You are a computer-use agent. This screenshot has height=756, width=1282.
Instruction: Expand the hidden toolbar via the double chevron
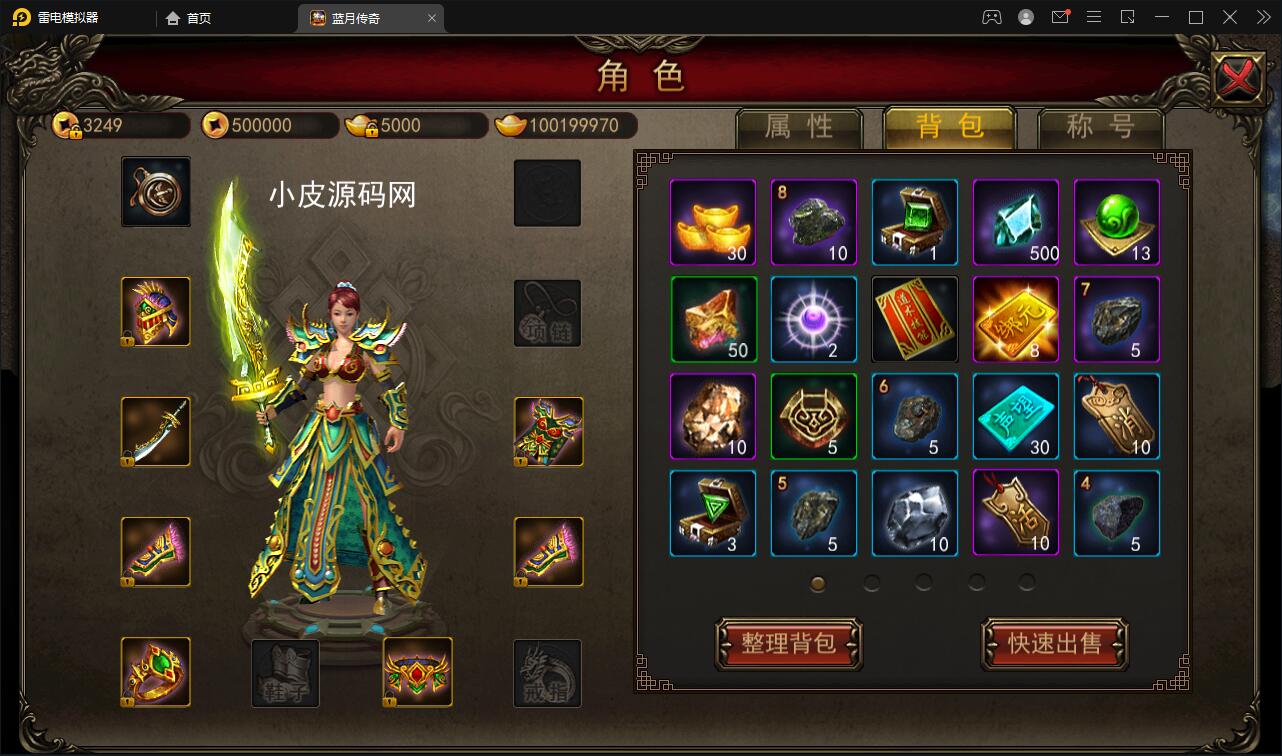1262,17
